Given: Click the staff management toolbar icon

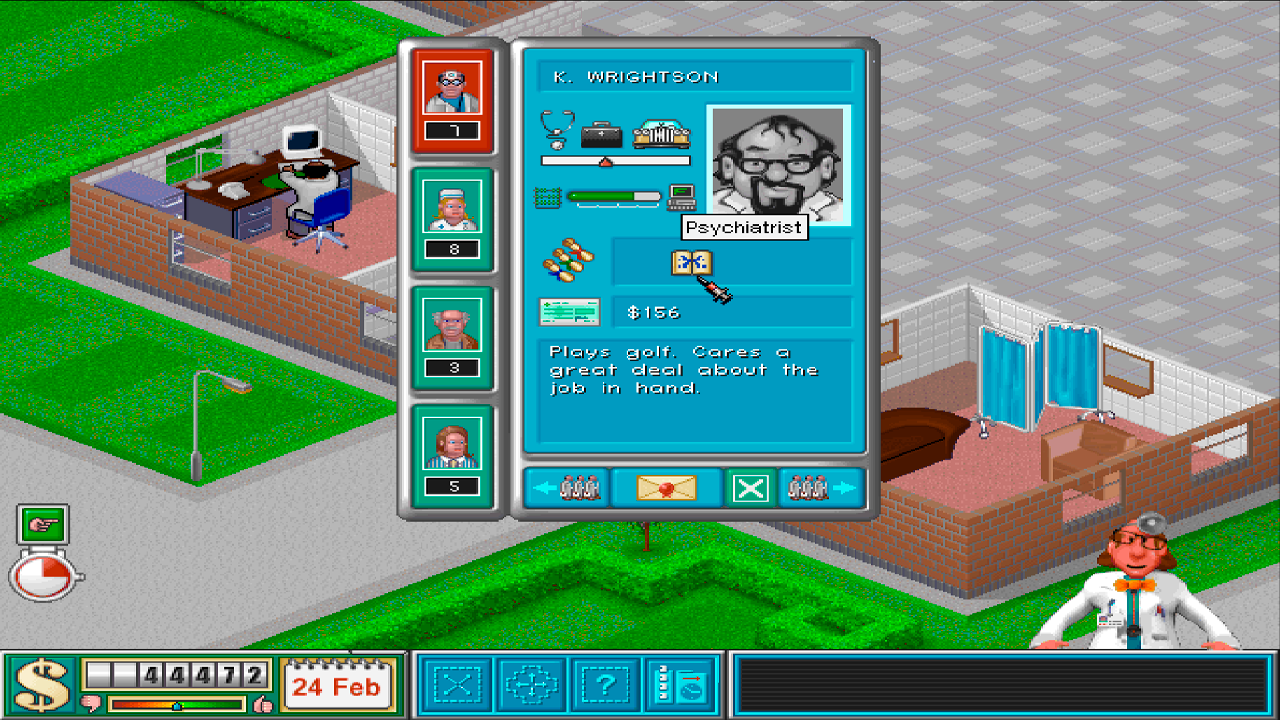Looking at the screenshot, I should point(681,685).
